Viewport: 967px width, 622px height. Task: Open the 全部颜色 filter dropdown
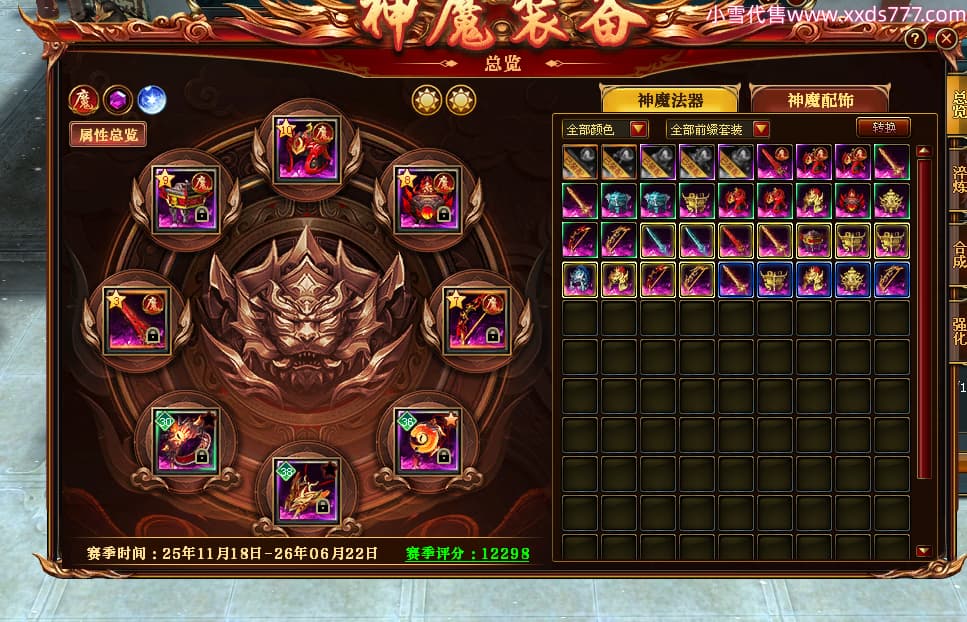(606, 129)
